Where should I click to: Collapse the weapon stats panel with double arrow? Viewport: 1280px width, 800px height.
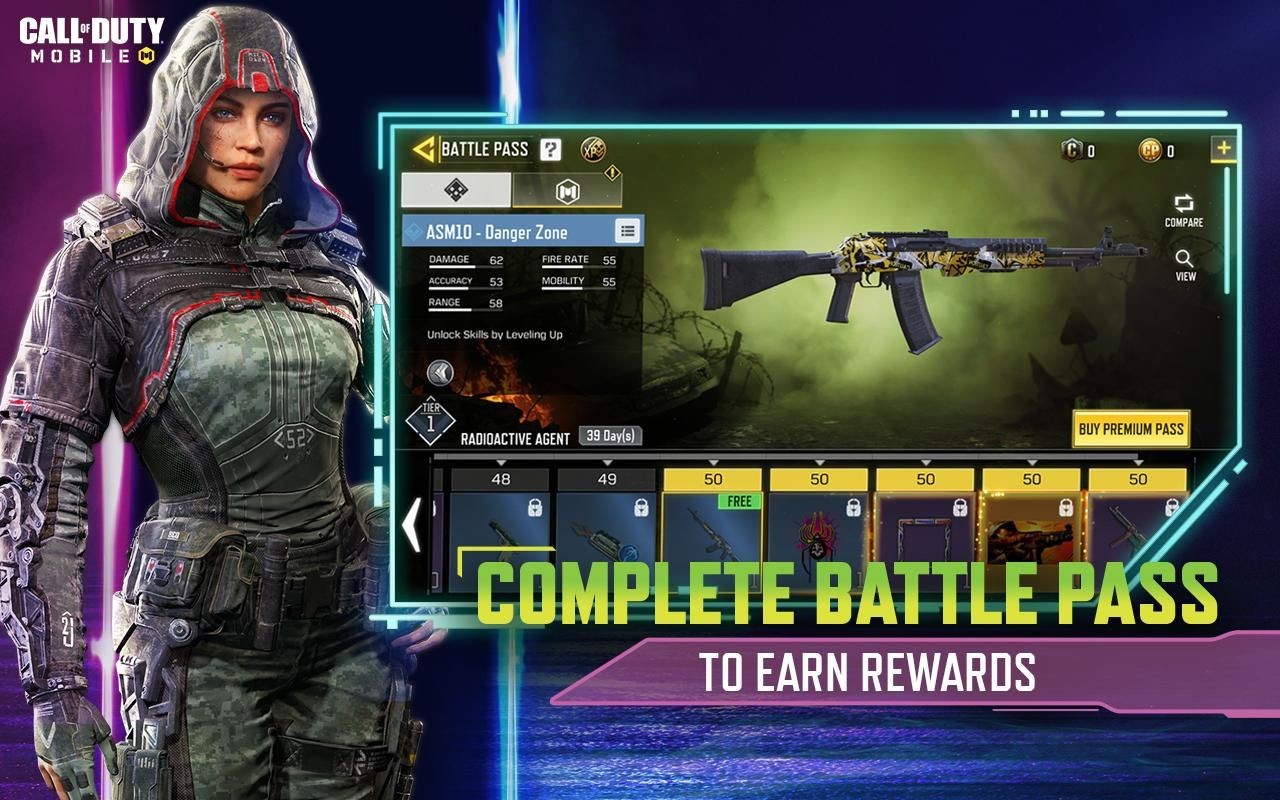click(x=440, y=373)
